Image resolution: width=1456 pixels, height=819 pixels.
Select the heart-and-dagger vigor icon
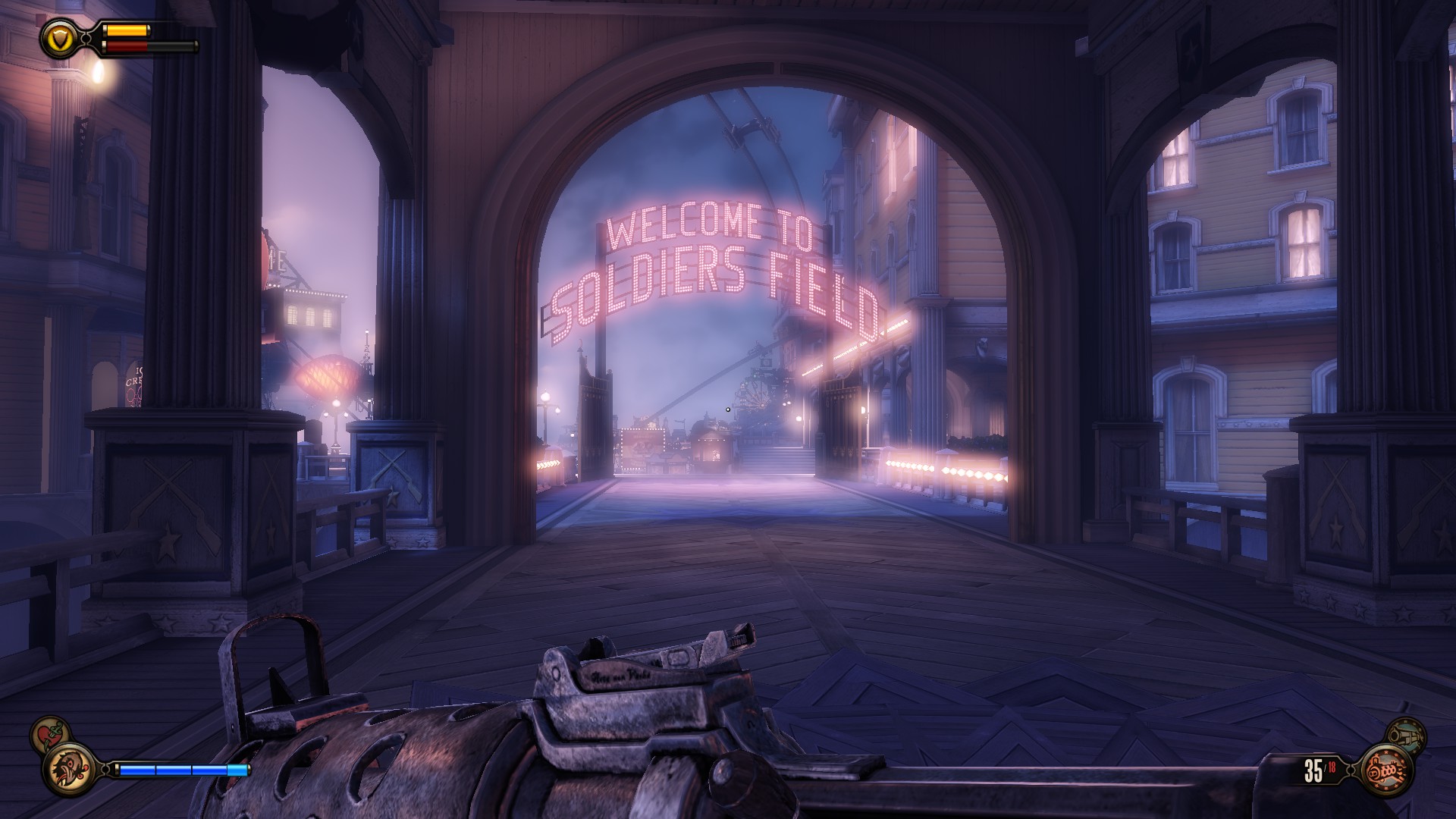point(49,734)
